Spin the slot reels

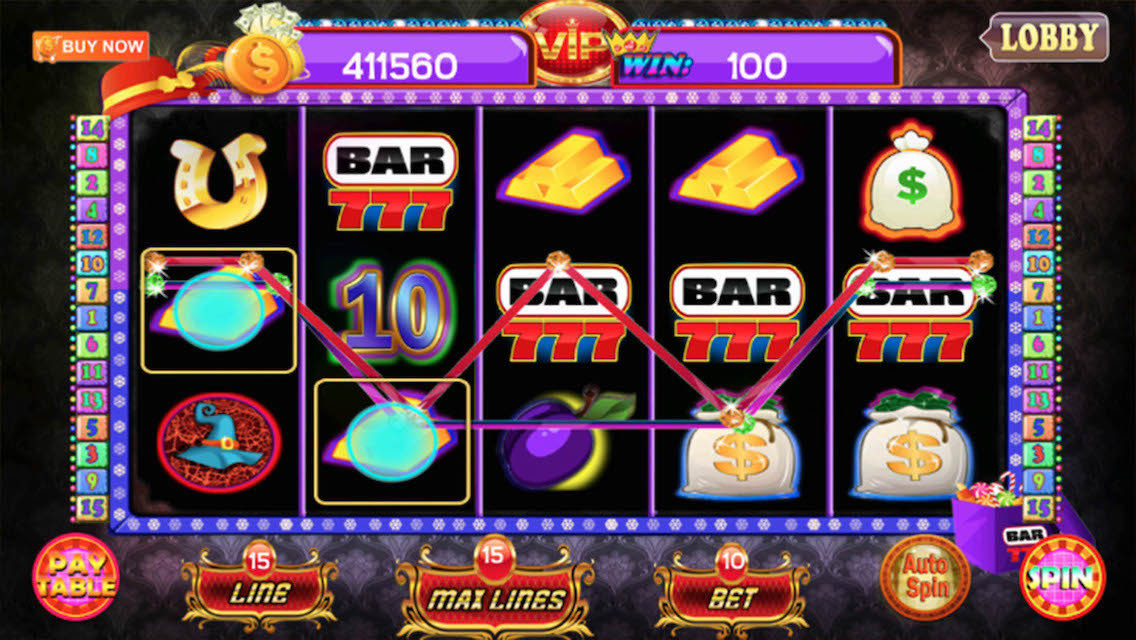[x=1061, y=577]
